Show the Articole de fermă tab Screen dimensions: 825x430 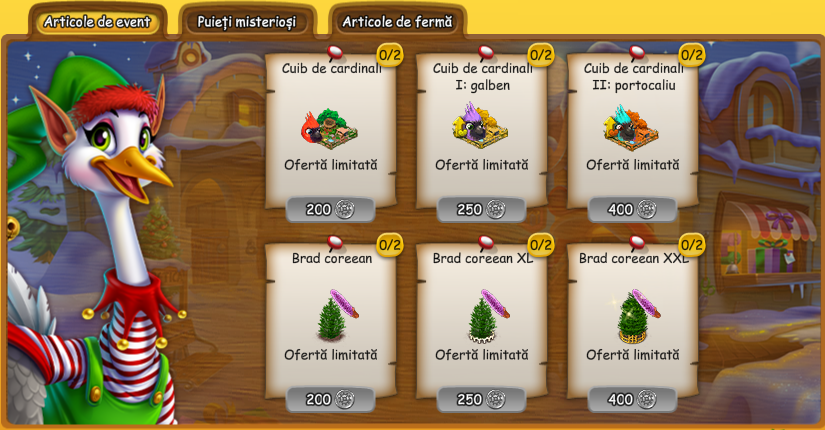click(x=397, y=21)
